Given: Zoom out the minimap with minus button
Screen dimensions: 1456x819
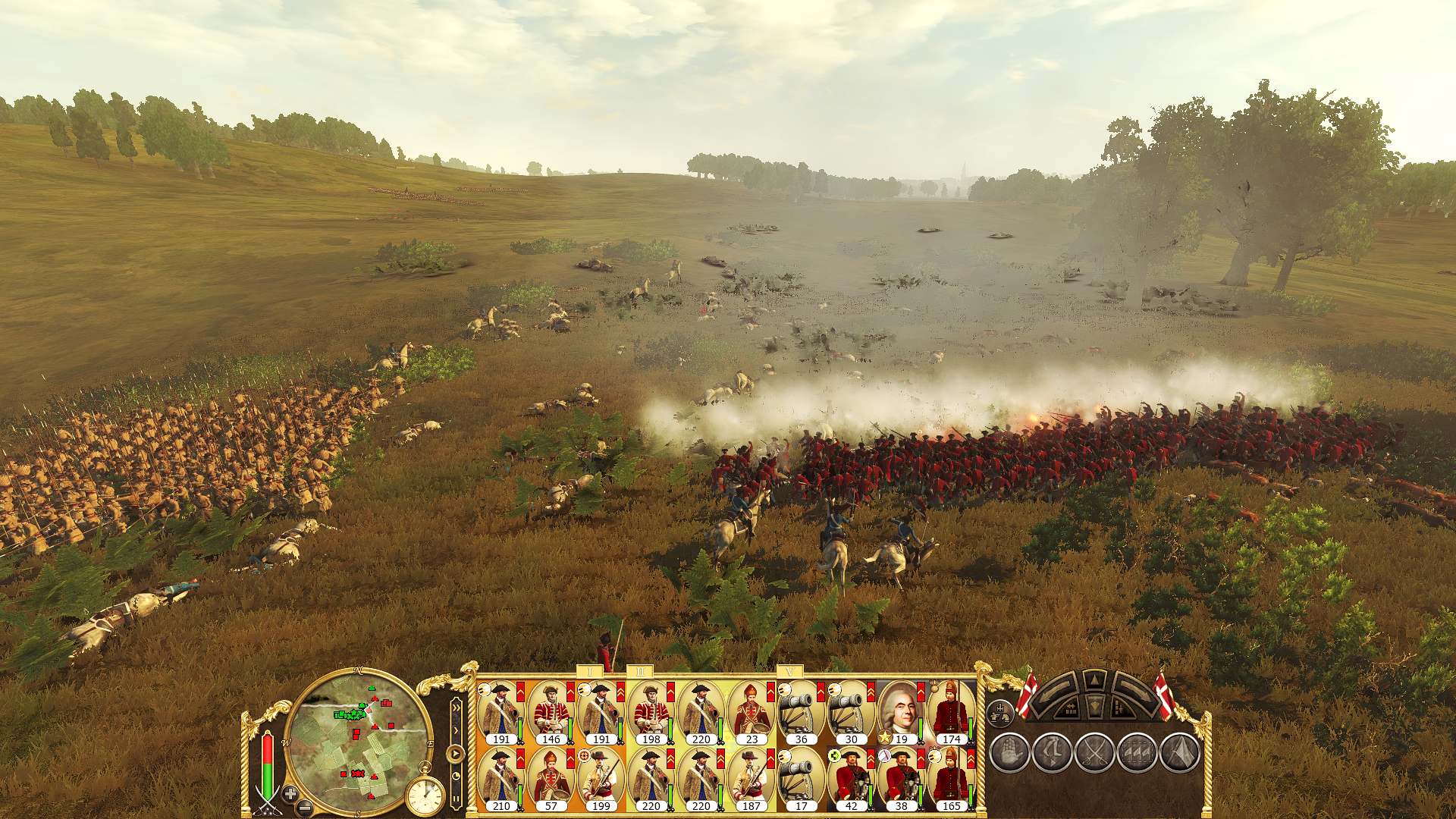Looking at the screenshot, I should point(305,807).
